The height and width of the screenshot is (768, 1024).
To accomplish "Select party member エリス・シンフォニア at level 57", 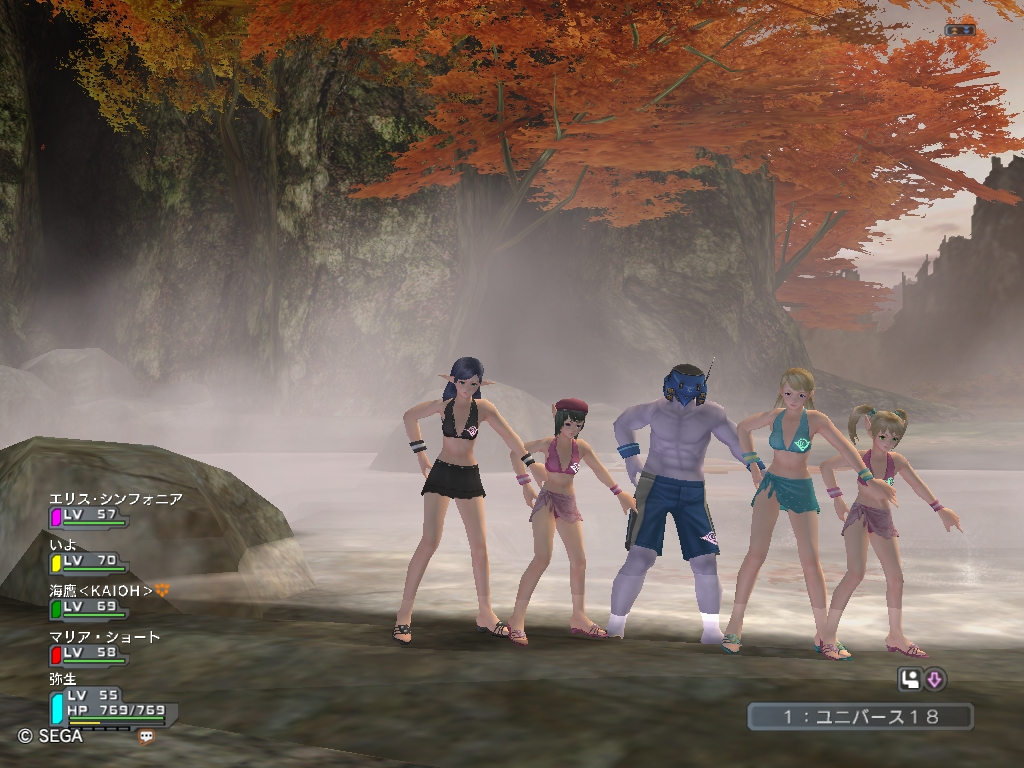I will (115, 499).
